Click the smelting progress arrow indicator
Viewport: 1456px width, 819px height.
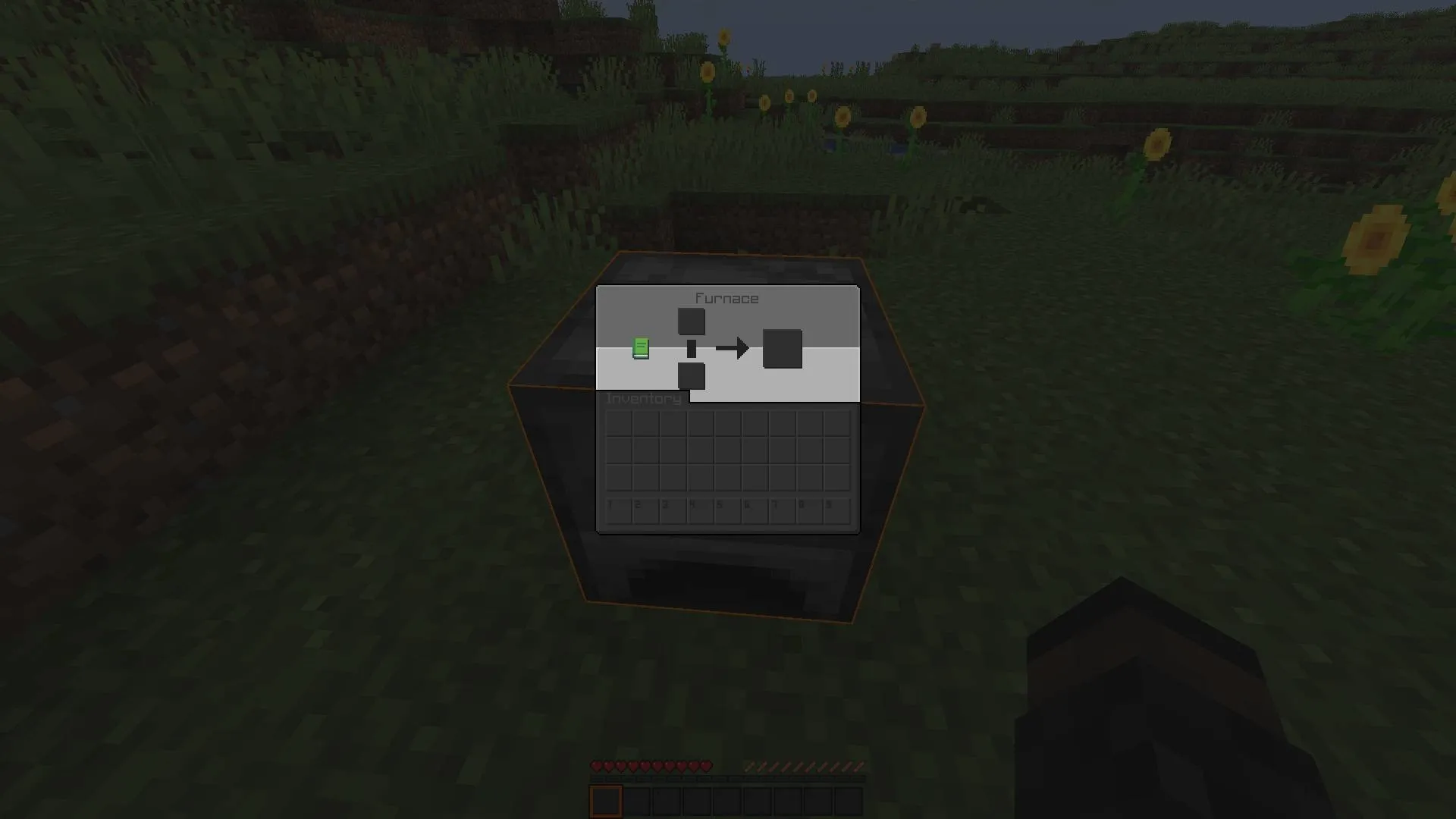coord(733,347)
